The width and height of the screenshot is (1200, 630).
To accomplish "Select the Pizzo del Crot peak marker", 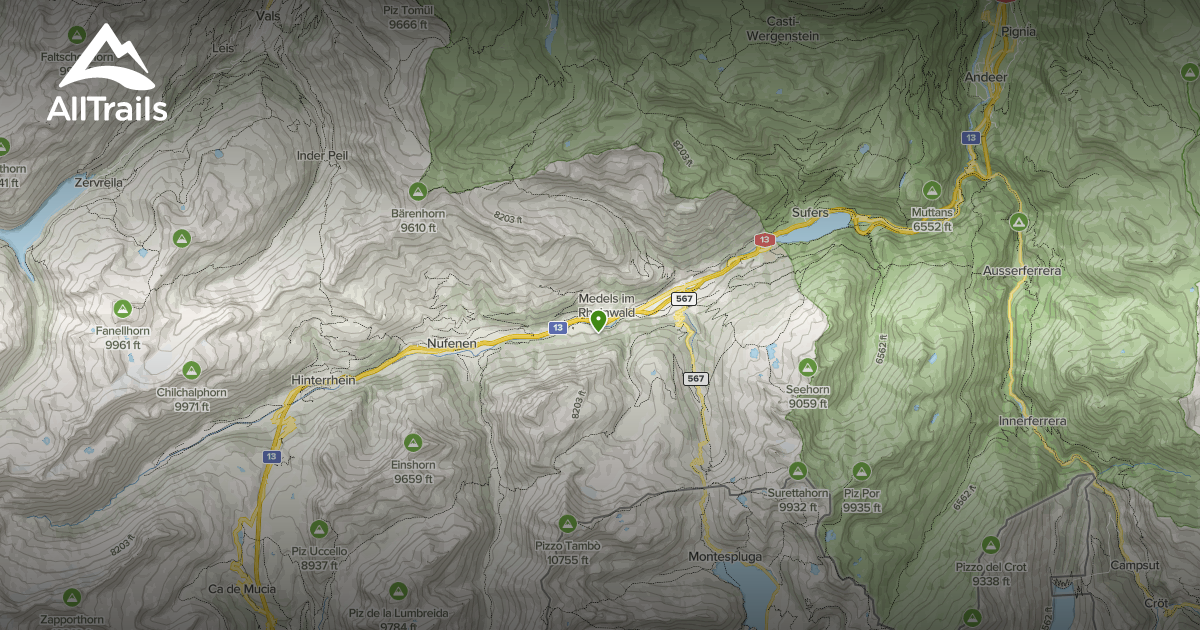I will [990, 544].
